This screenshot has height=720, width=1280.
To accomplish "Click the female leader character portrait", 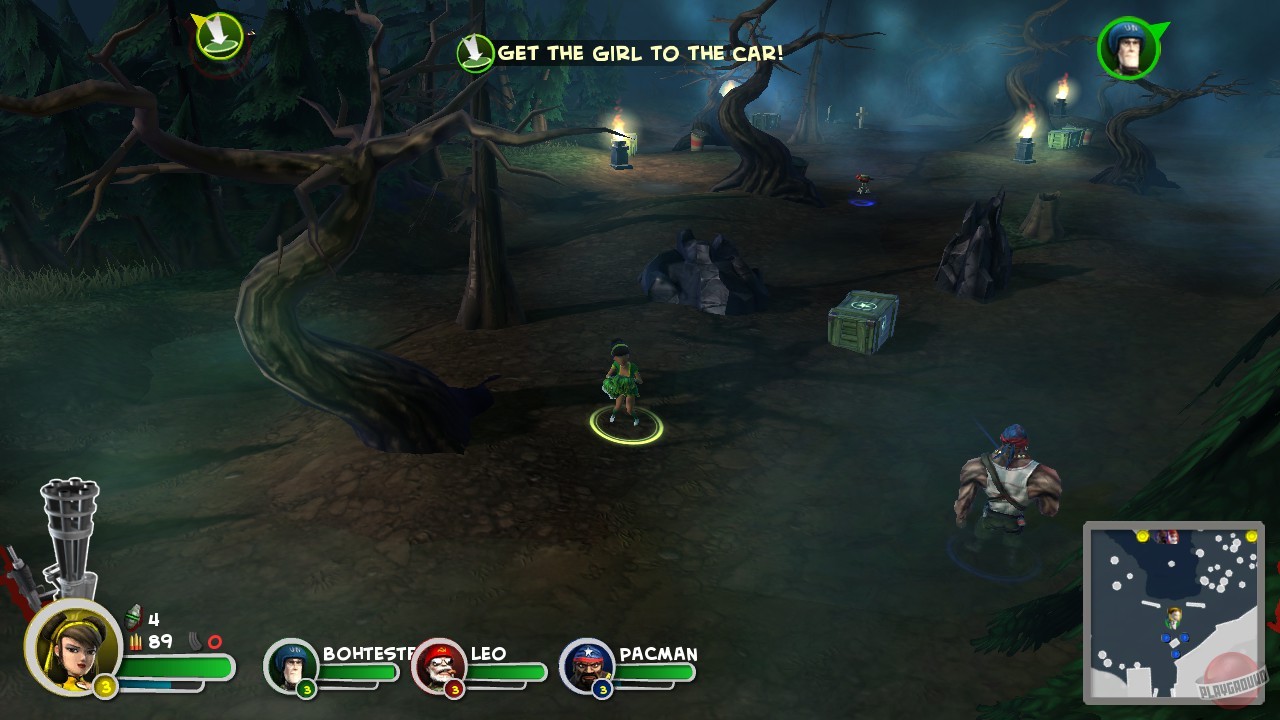I will pyautogui.click(x=72, y=646).
